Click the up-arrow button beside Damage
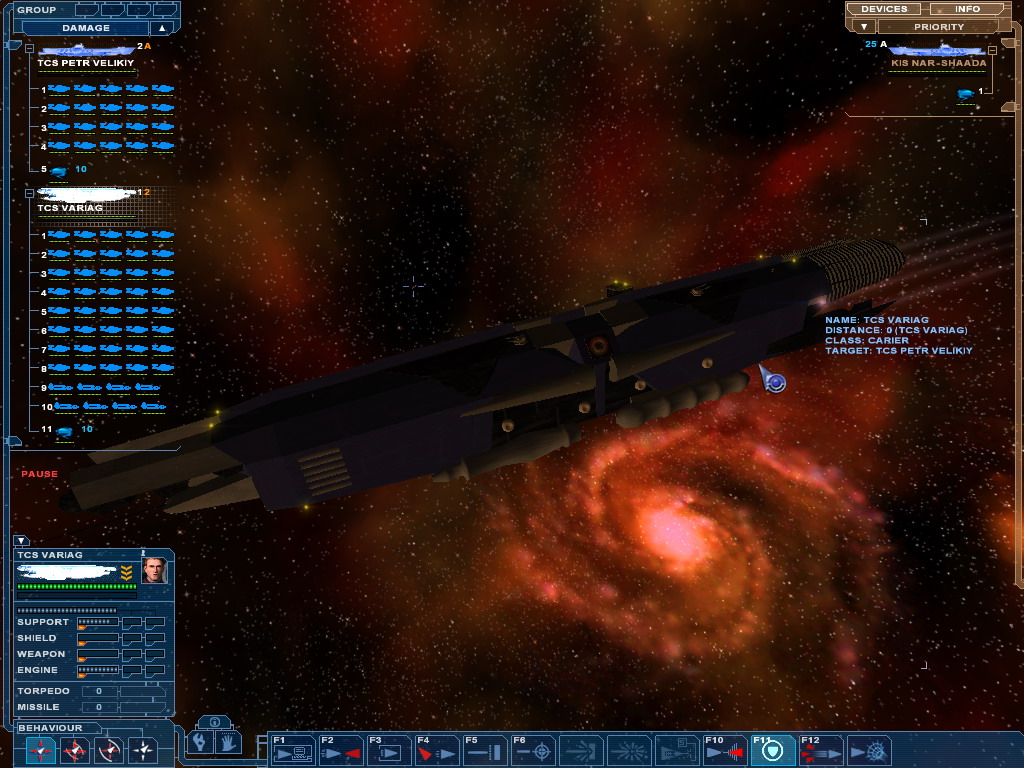 click(161, 28)
